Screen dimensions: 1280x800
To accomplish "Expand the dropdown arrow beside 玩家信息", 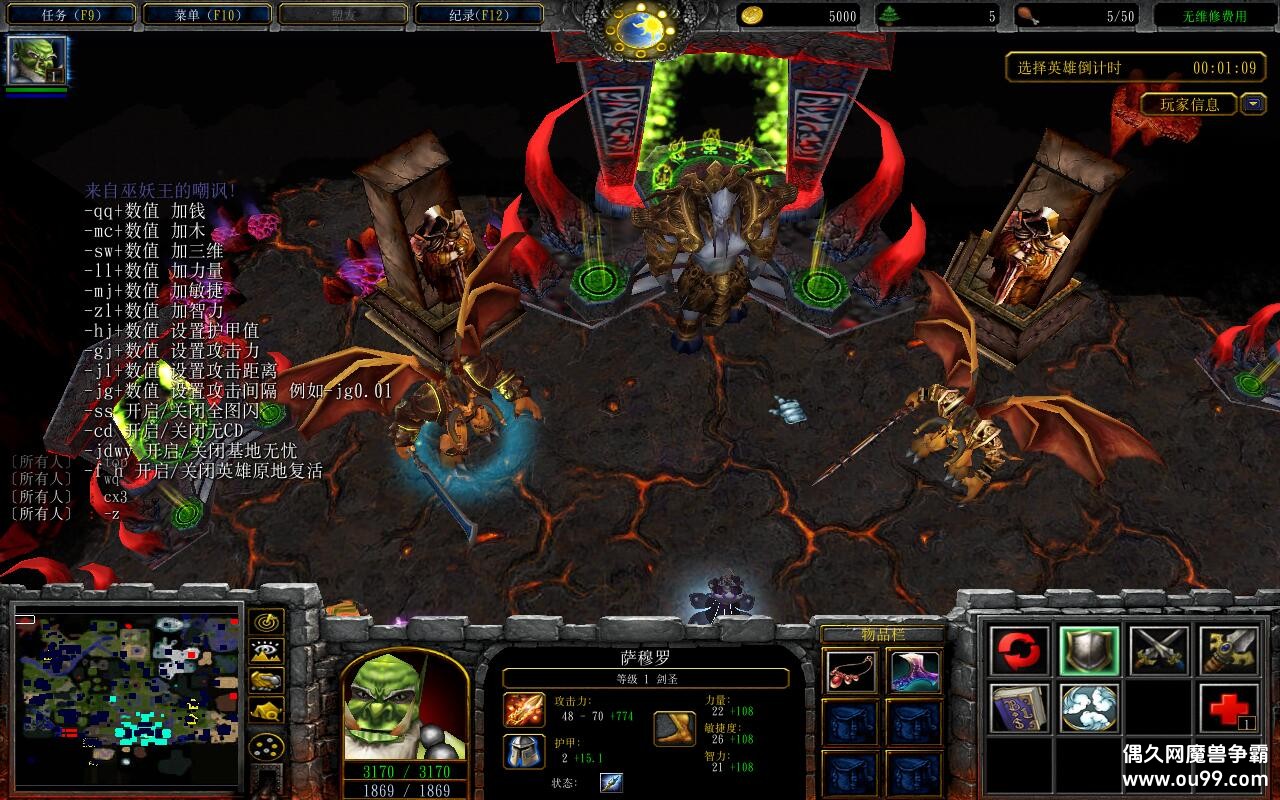I will [x=1253, y=104].
